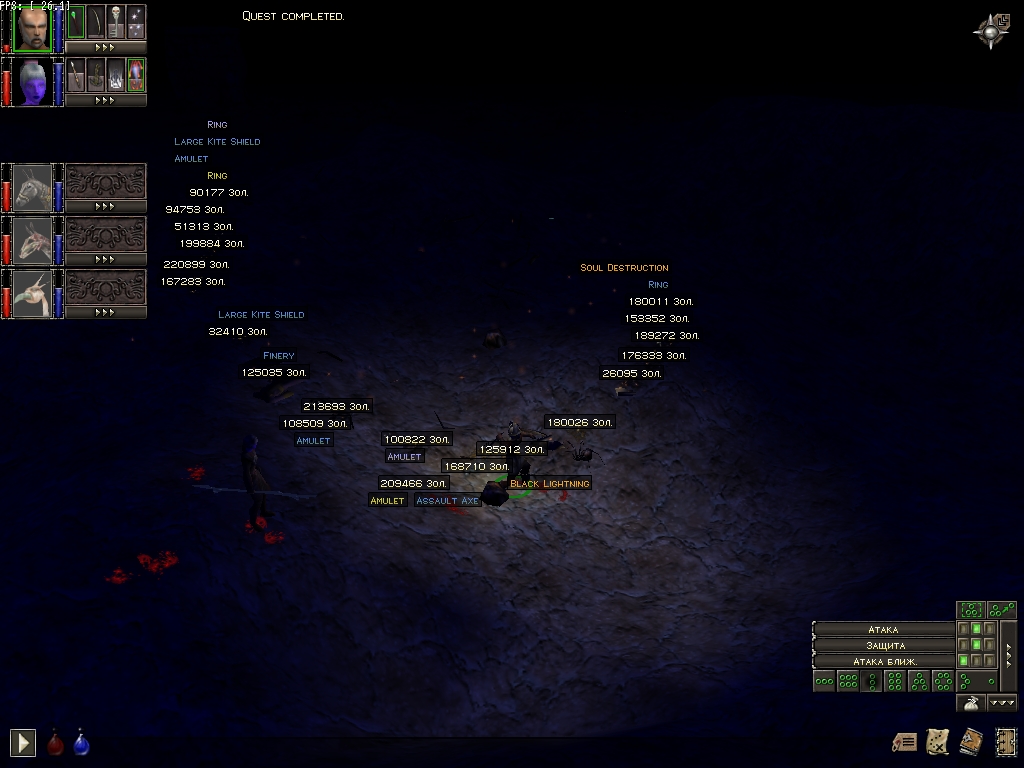Select the Атака ближ. orders row

(883, 661)
